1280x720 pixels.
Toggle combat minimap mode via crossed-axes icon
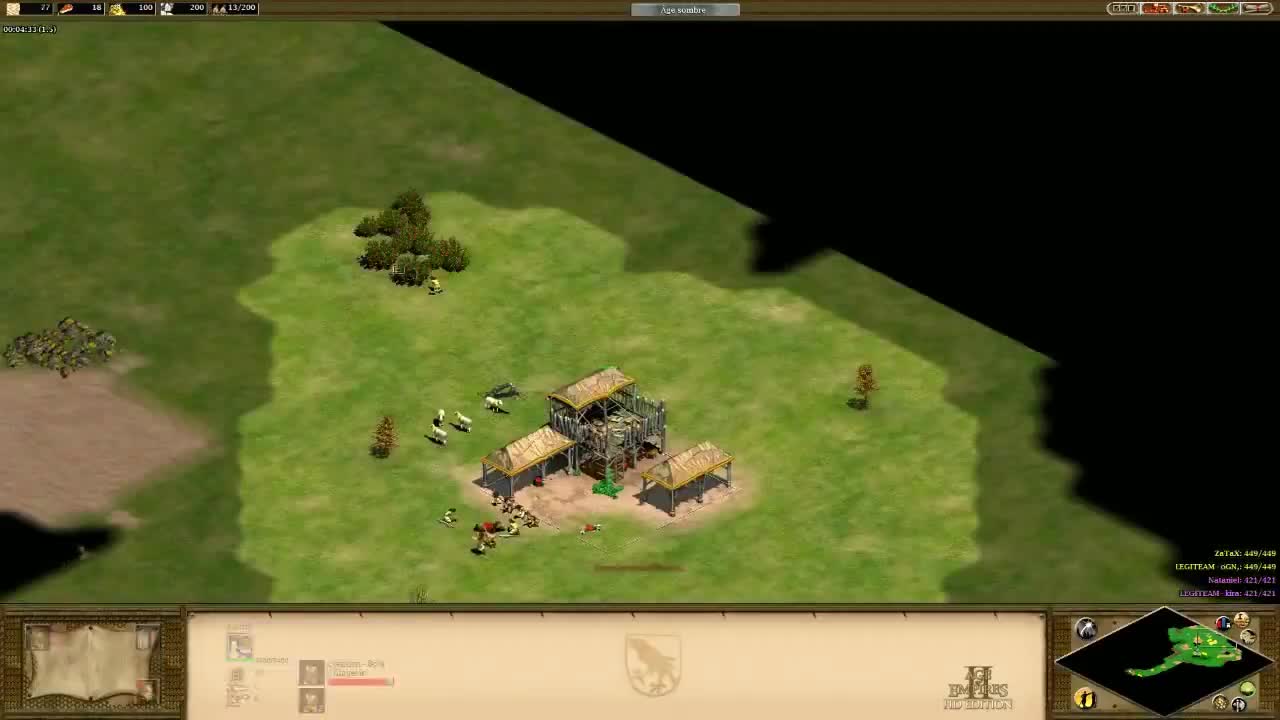(x=1238, y=704)
